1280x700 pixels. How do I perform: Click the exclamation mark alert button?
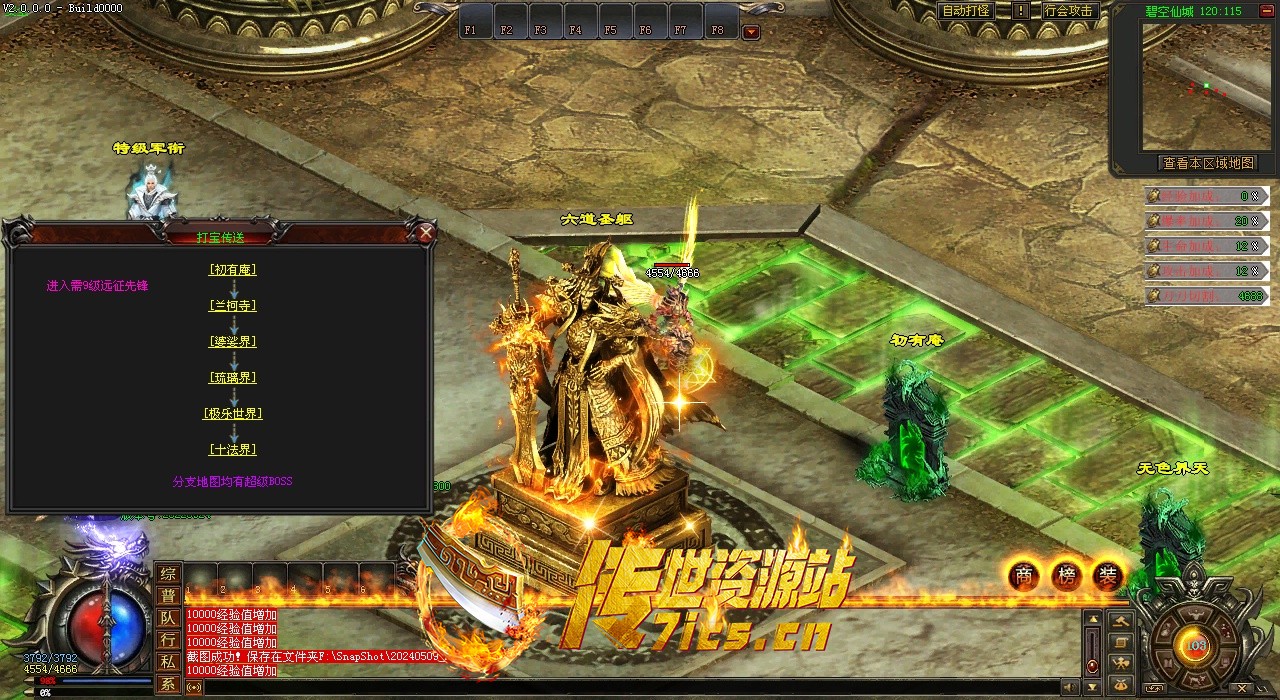click(1021, 11)
